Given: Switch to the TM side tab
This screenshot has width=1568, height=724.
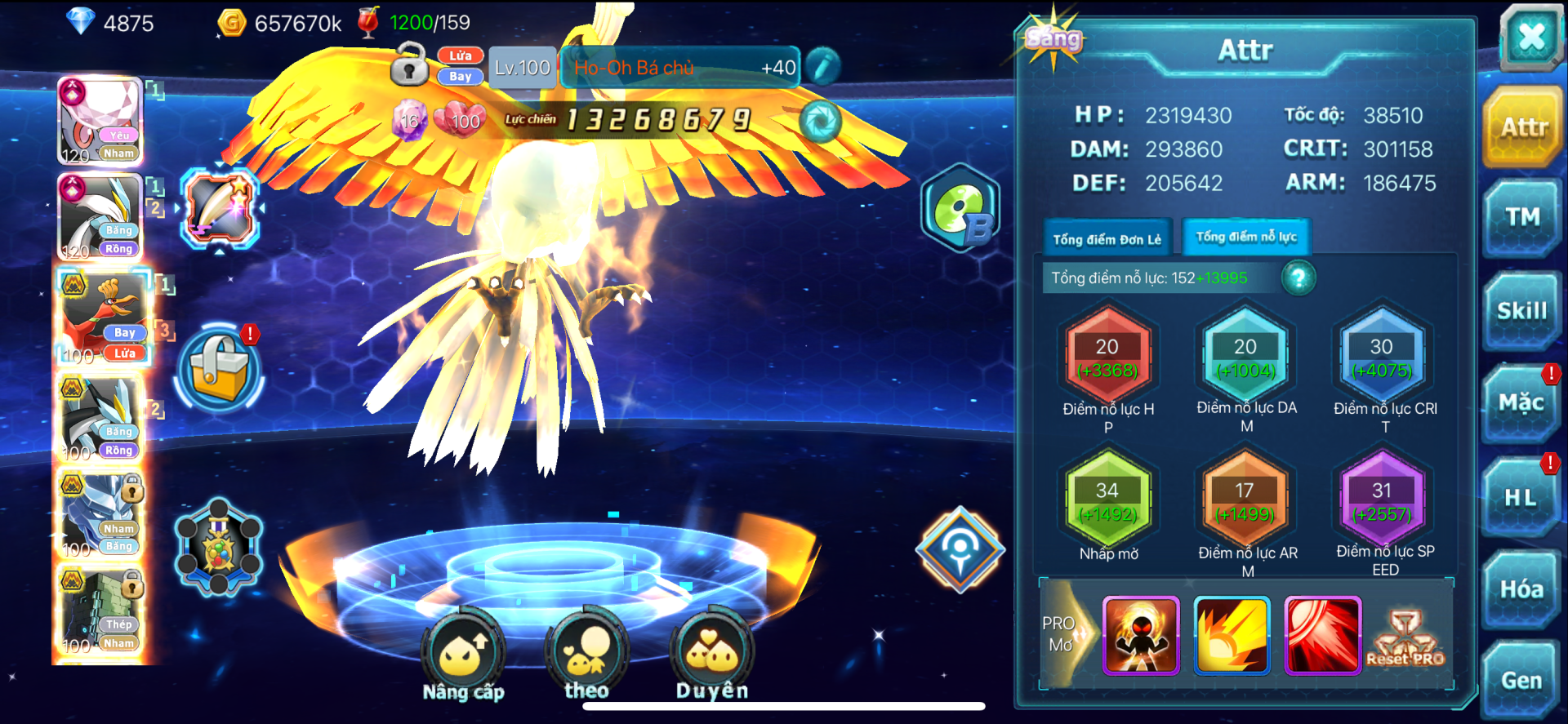Looking at the screenshot, I should coord(1521,219).
